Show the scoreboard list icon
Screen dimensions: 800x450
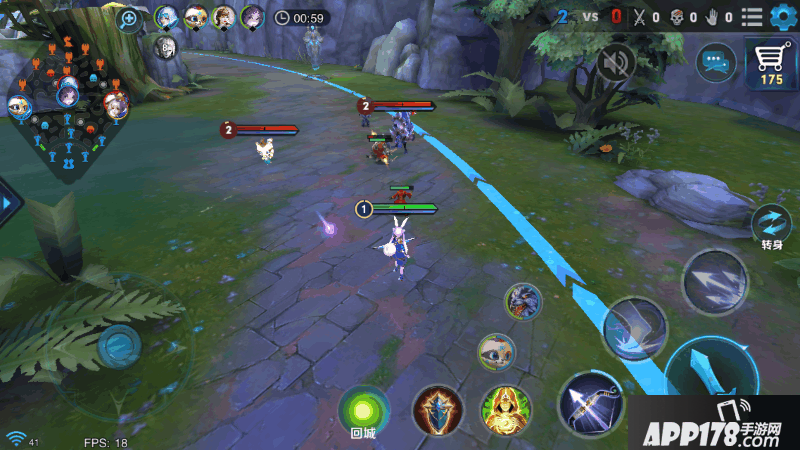coord(752,17)
